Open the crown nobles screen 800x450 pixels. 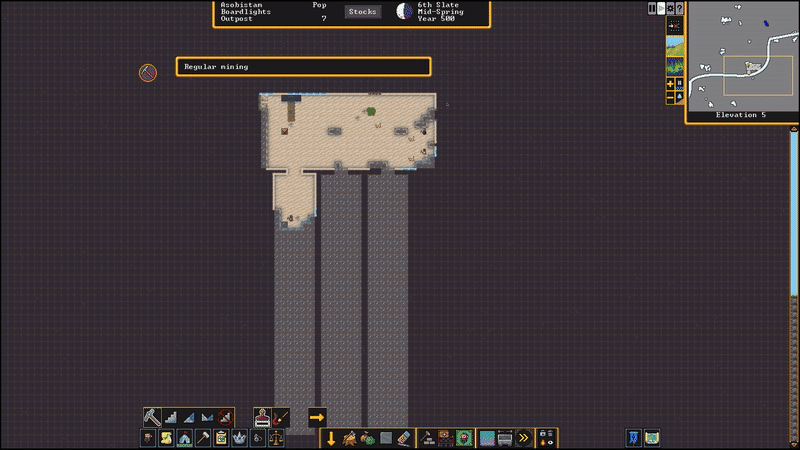[x=239, y=438]
